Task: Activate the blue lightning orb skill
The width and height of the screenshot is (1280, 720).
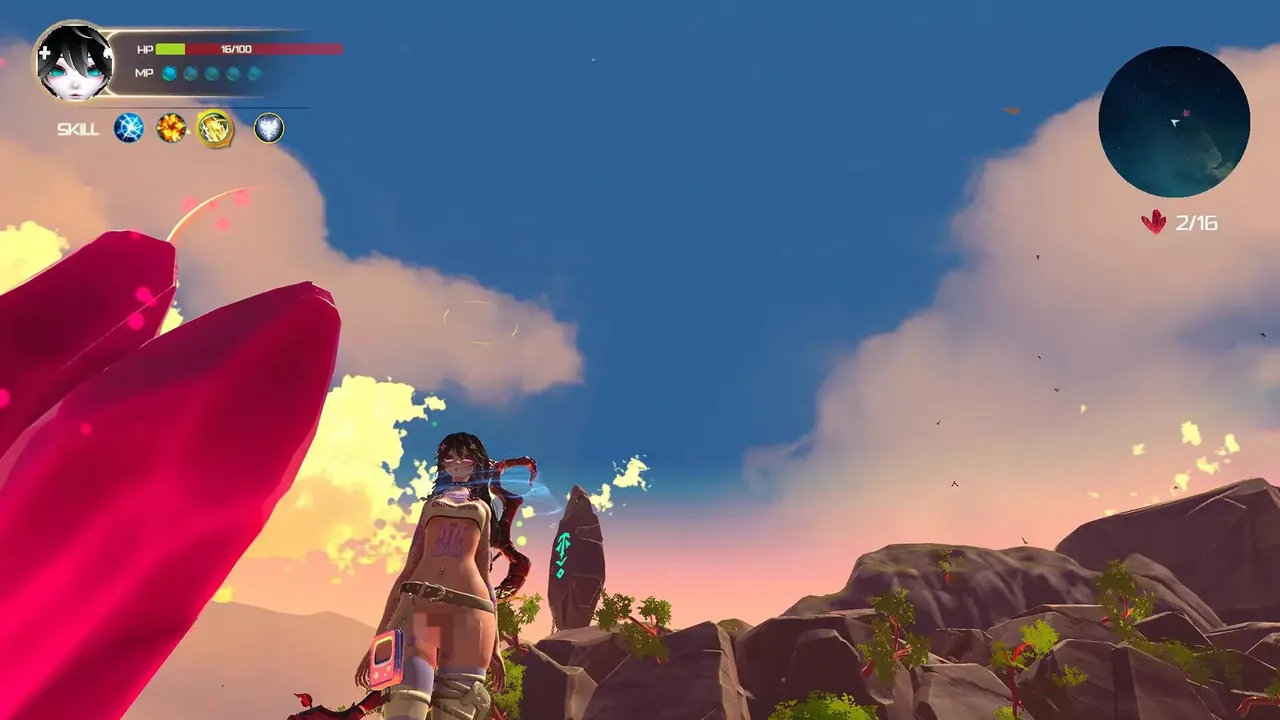Action: click(x=129, y=128)
